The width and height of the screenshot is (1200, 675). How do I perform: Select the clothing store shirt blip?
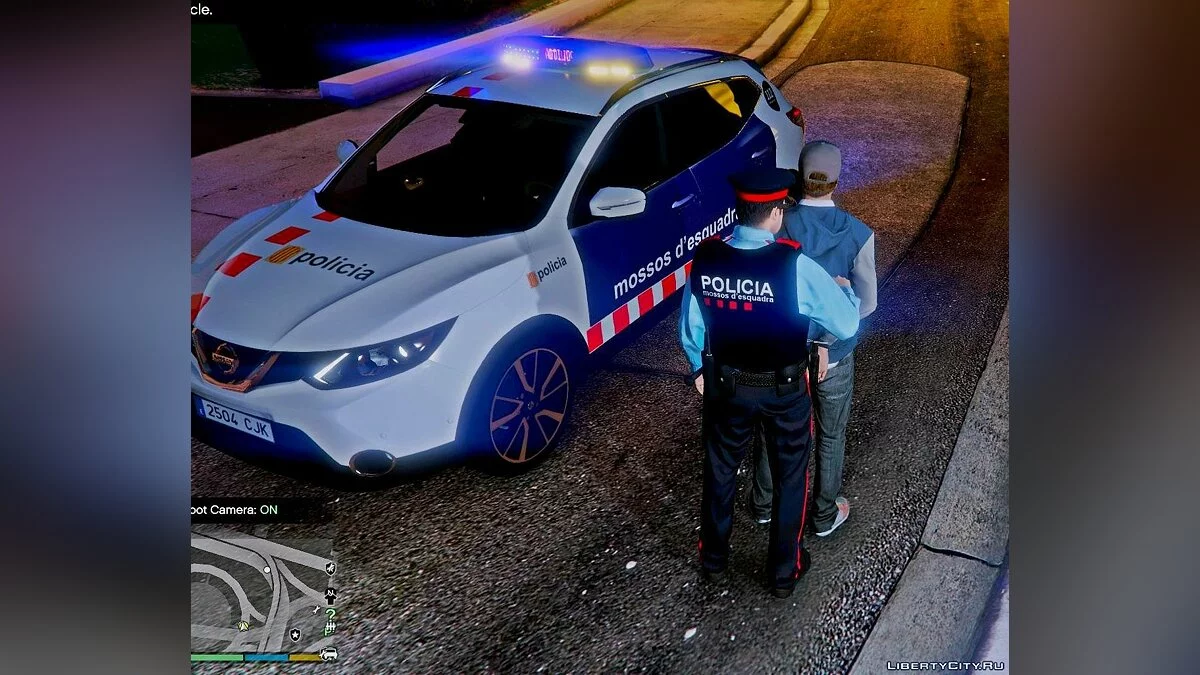coord(330,595)
